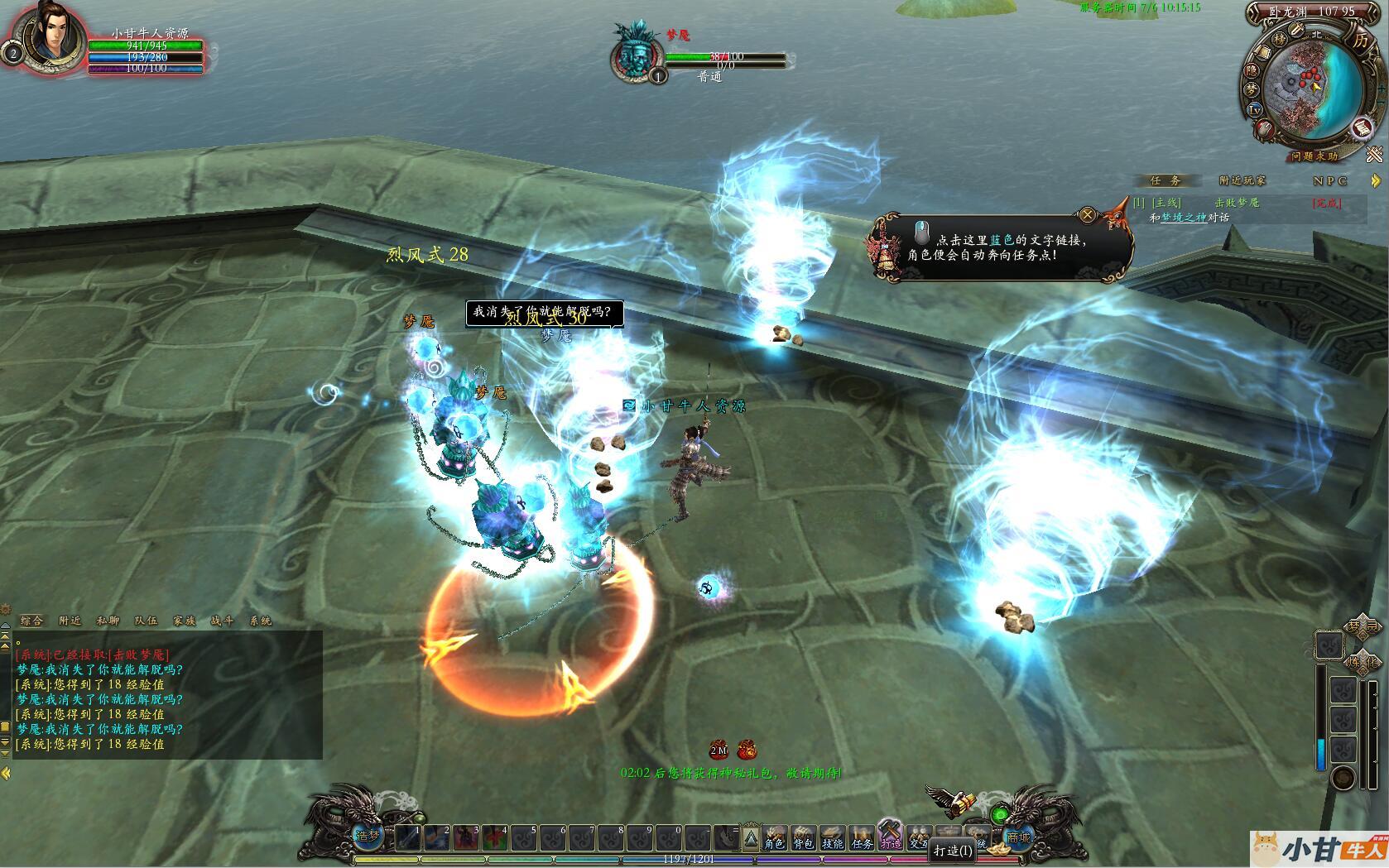Close the blue-link tutorial tooltip
Screen dimensions: 1389x868
click(x=1088, y=215)
